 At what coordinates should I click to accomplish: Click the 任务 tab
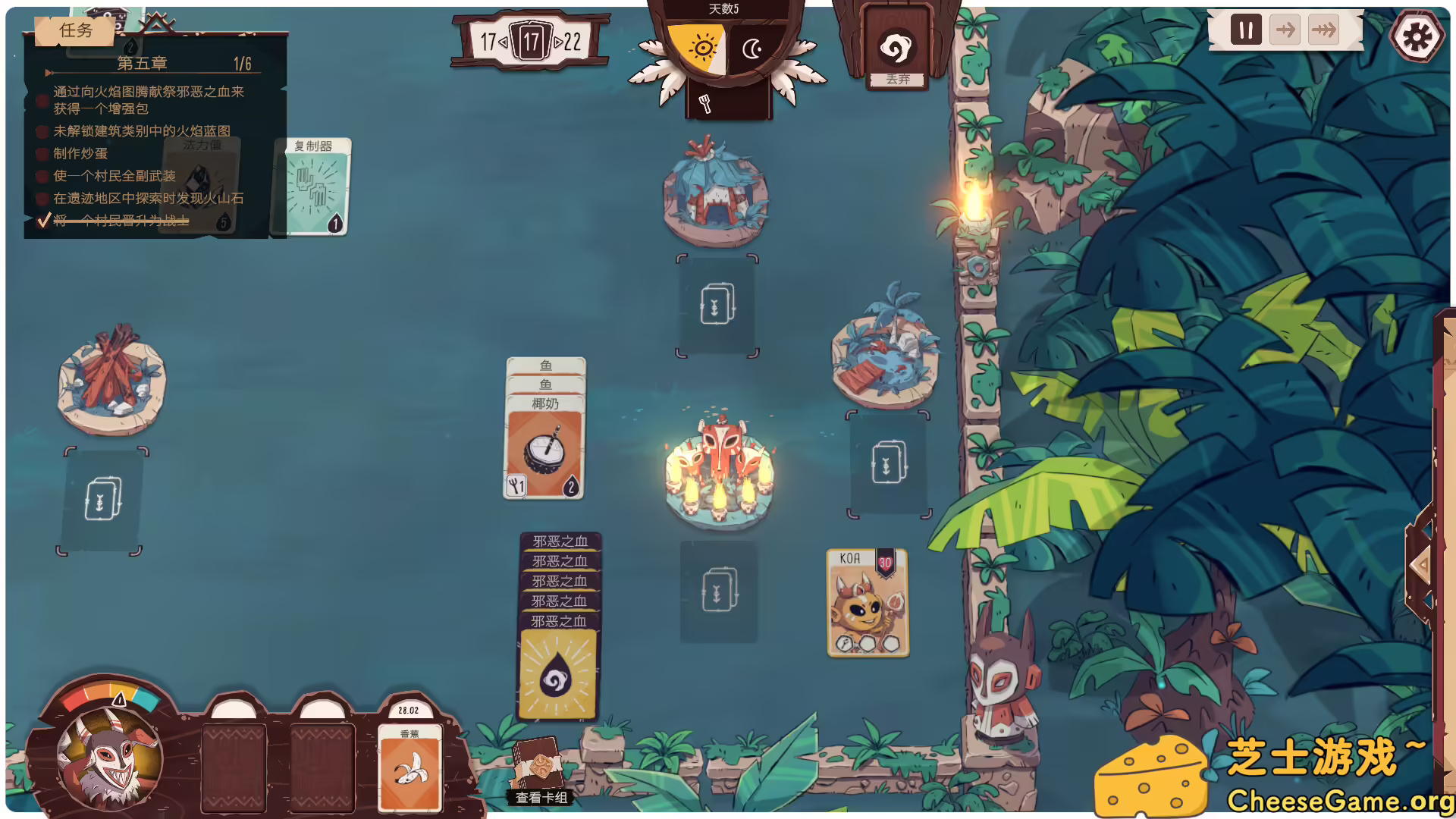(74, 32)
